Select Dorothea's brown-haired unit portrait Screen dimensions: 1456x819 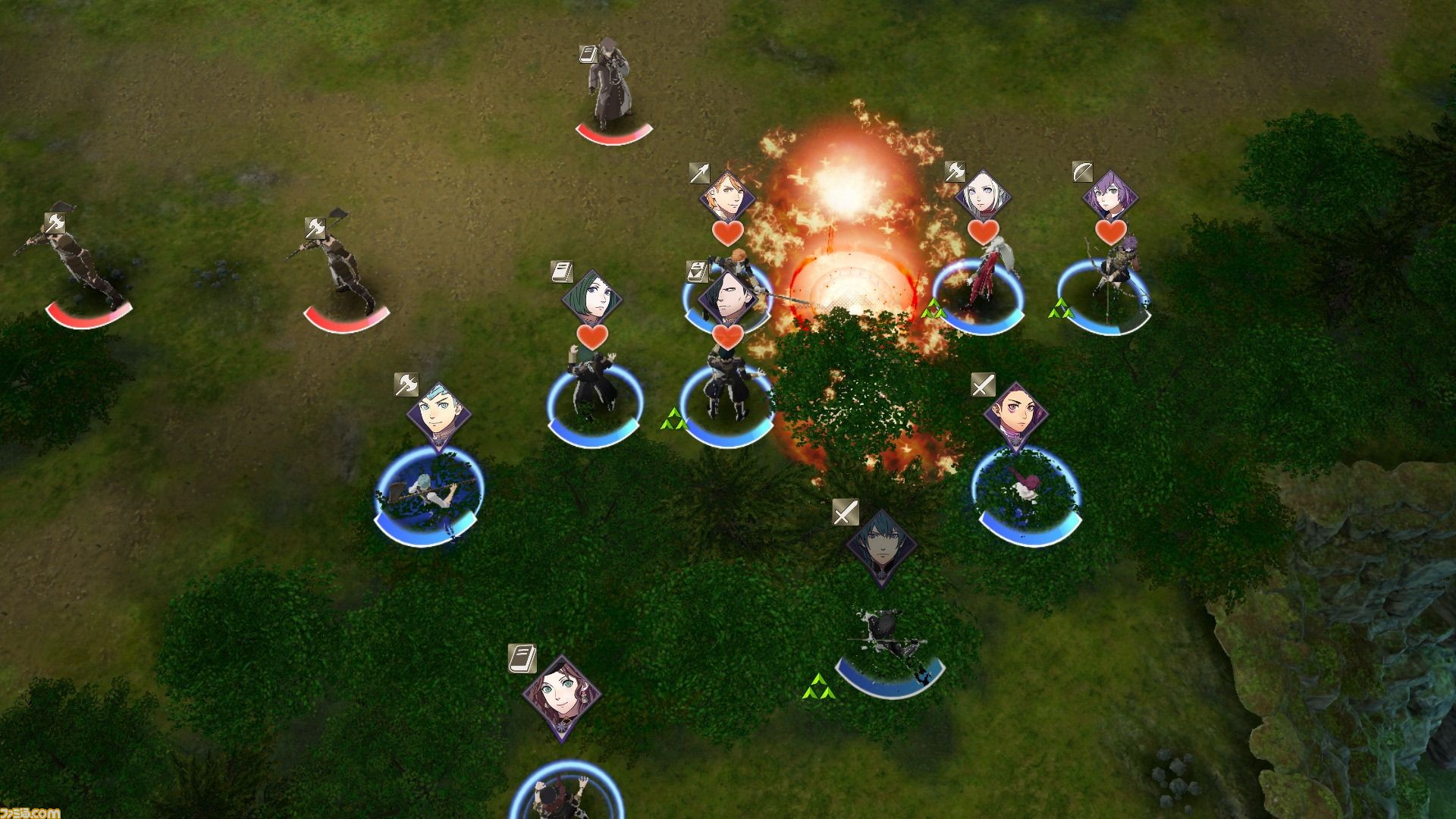click(x=562, y=693)
